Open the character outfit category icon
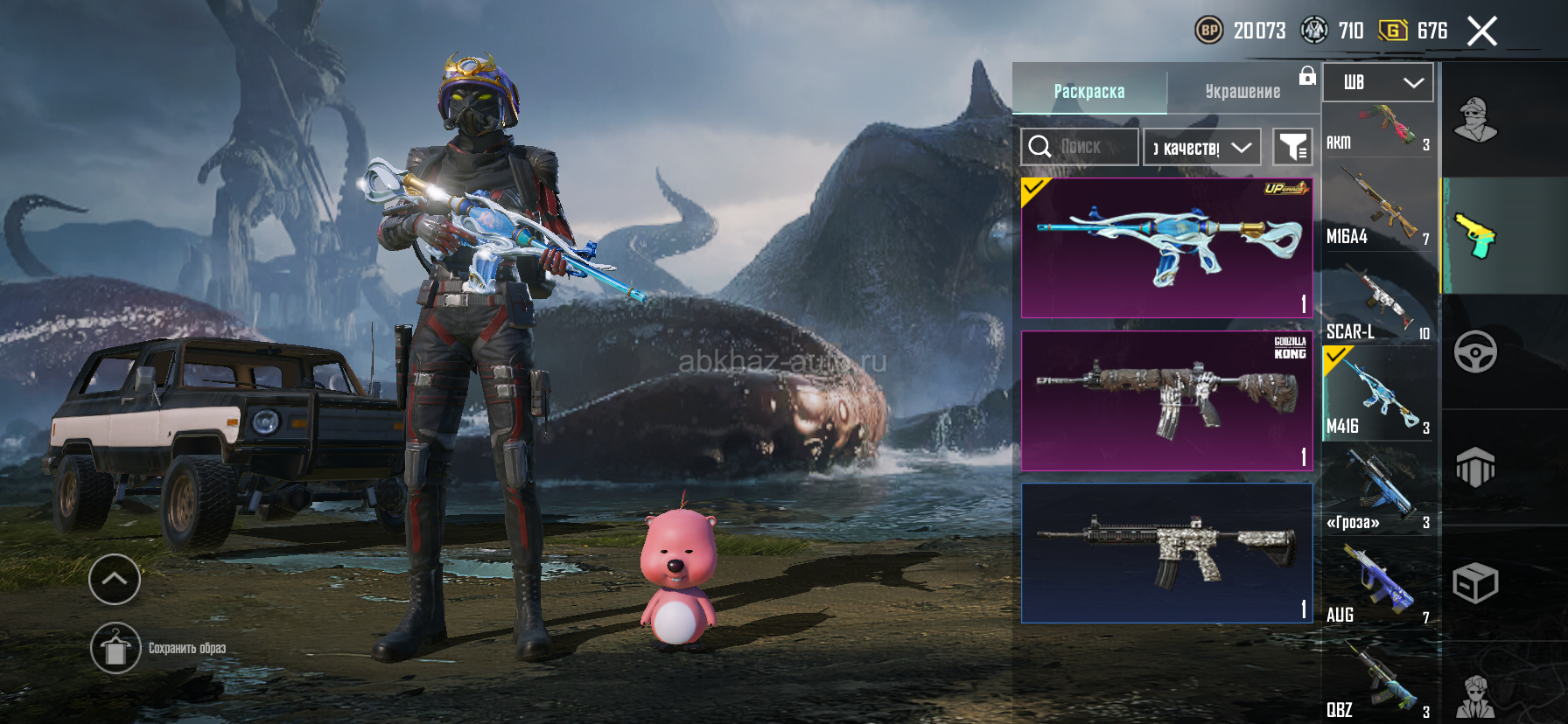This screenshot has height=724, width=1568. pyautogui.click(x=1475, y=120)
